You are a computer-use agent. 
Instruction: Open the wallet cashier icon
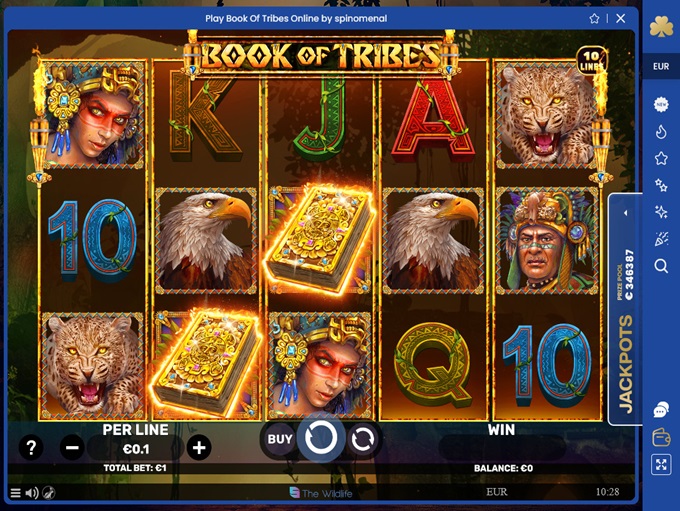(661, 437)
